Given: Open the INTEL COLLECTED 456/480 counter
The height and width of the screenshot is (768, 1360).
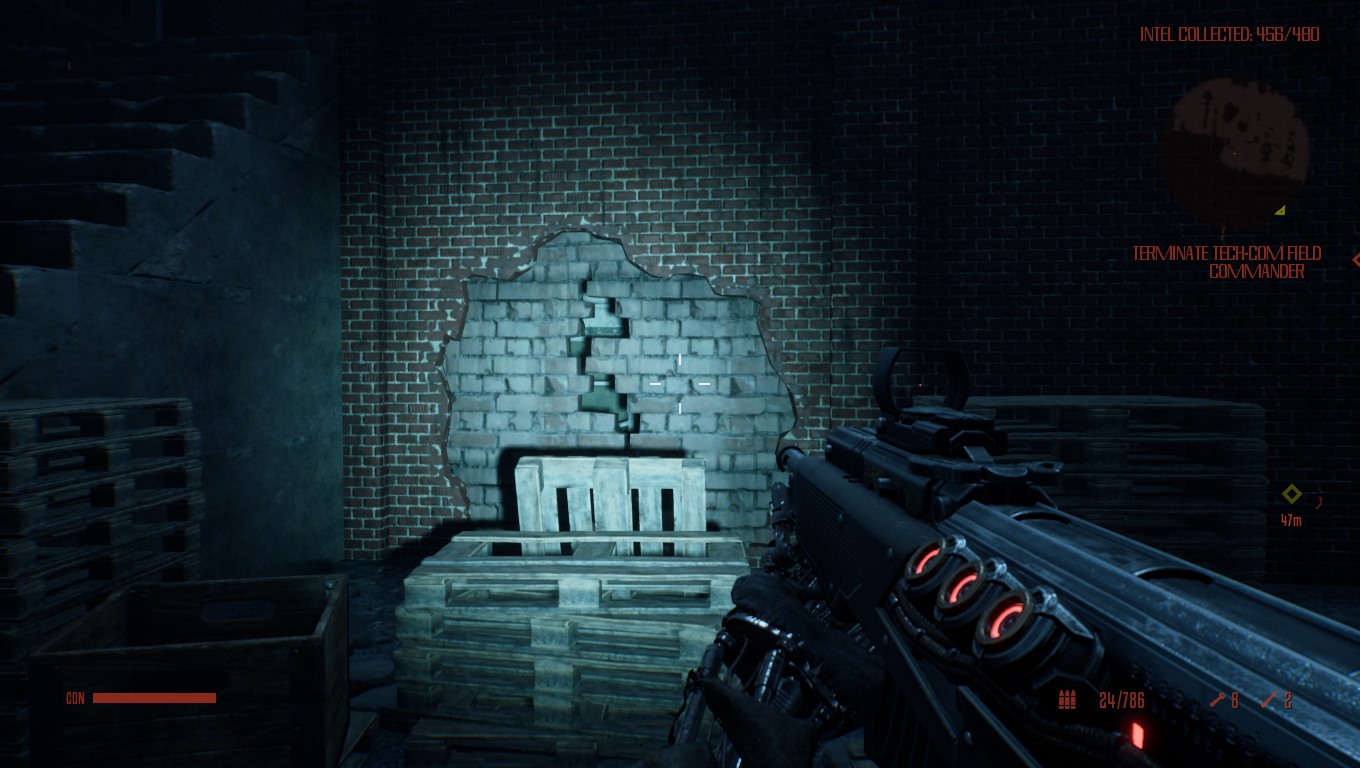Looking at the screenshot, I should point(1230,33).
